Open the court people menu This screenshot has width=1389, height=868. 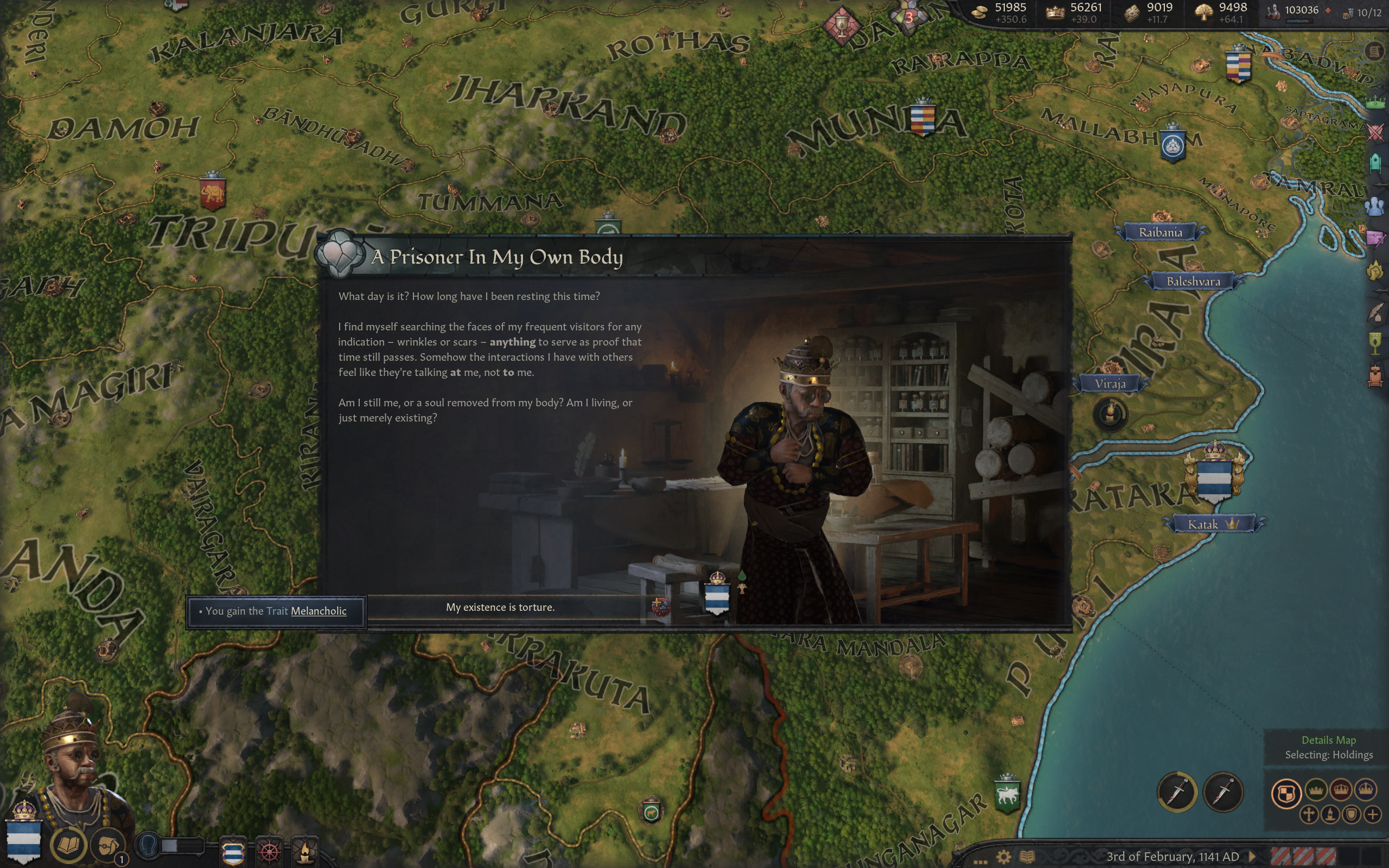coord(1376,206)
